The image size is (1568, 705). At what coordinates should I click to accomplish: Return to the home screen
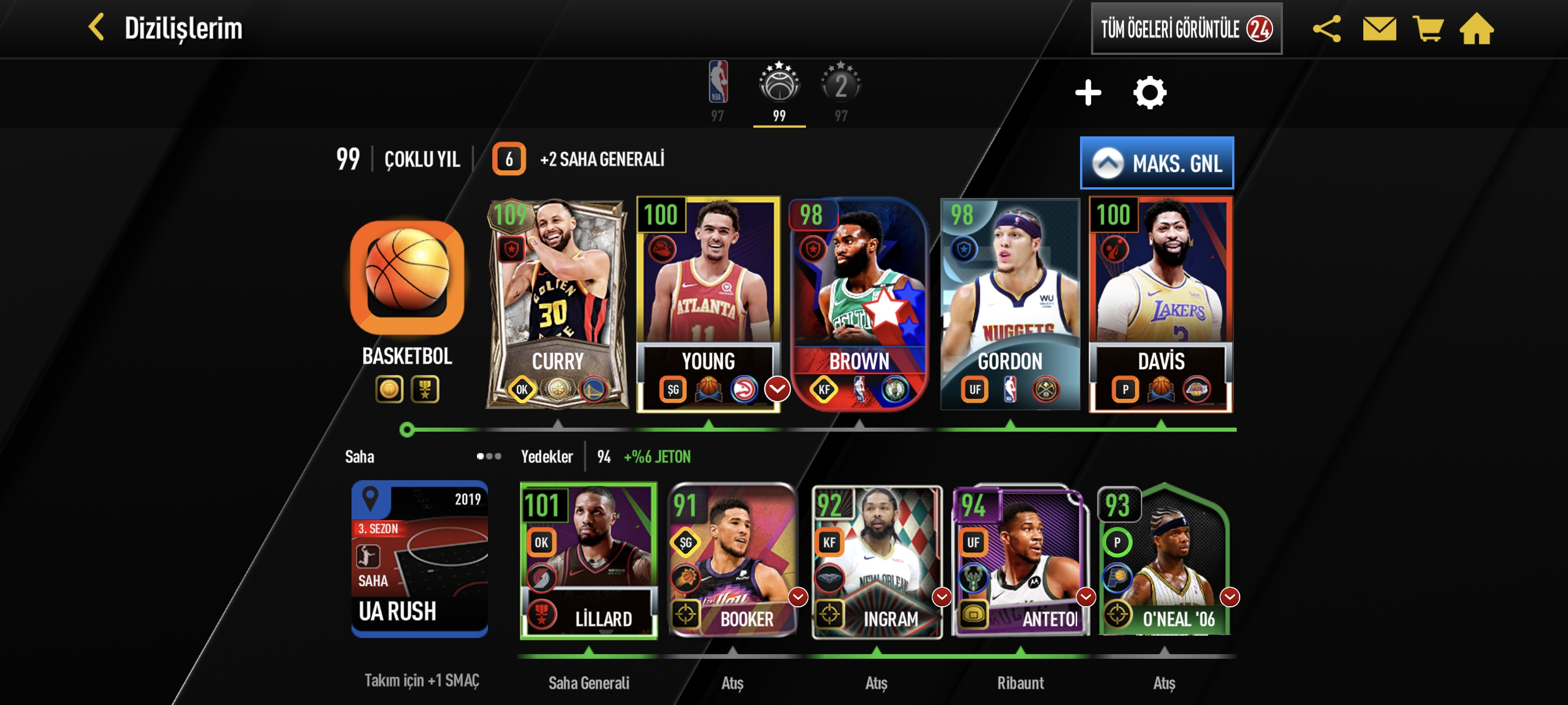point(1477,28)
